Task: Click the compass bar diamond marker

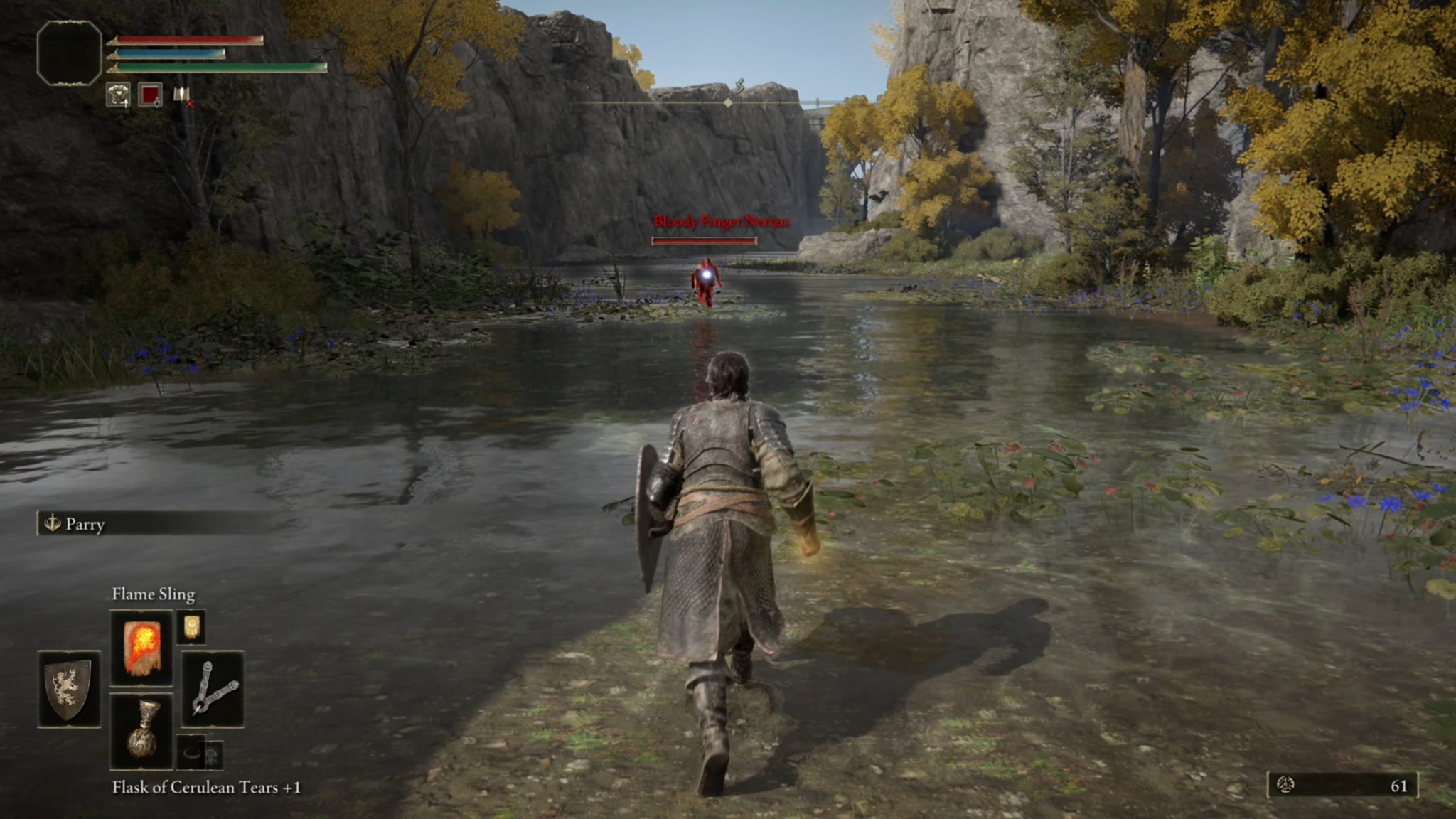Action: pyautogui.click(x=728, y=103)
